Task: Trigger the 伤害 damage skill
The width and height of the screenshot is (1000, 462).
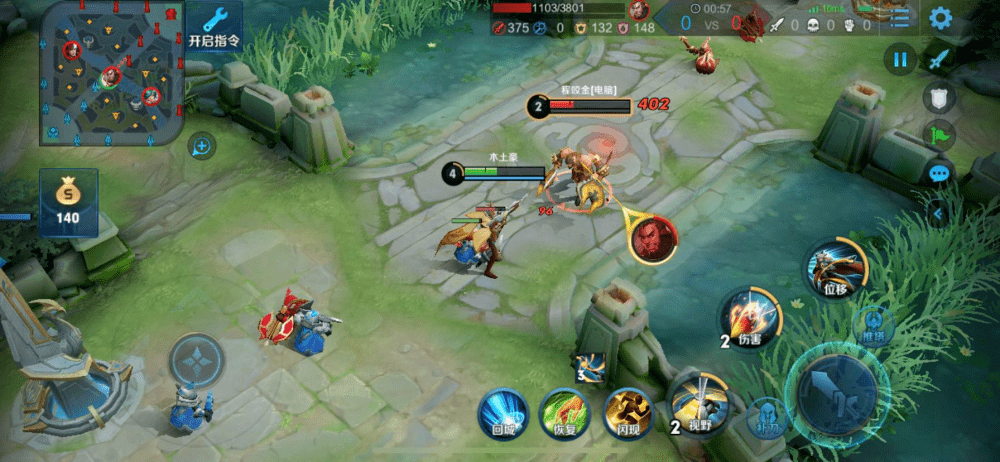Action: (749, 316)
